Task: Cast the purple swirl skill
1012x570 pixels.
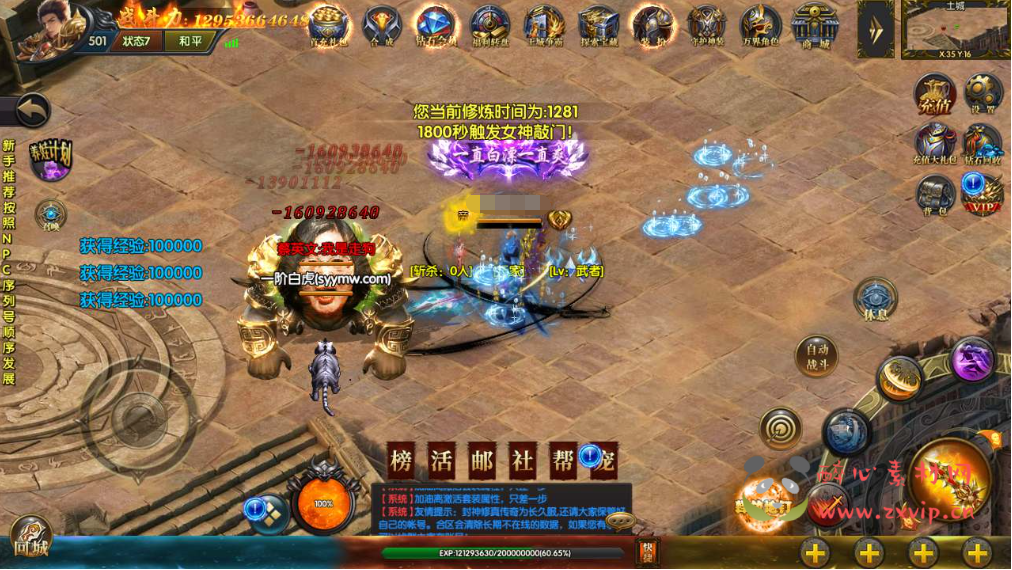Action: pos(972,359)
